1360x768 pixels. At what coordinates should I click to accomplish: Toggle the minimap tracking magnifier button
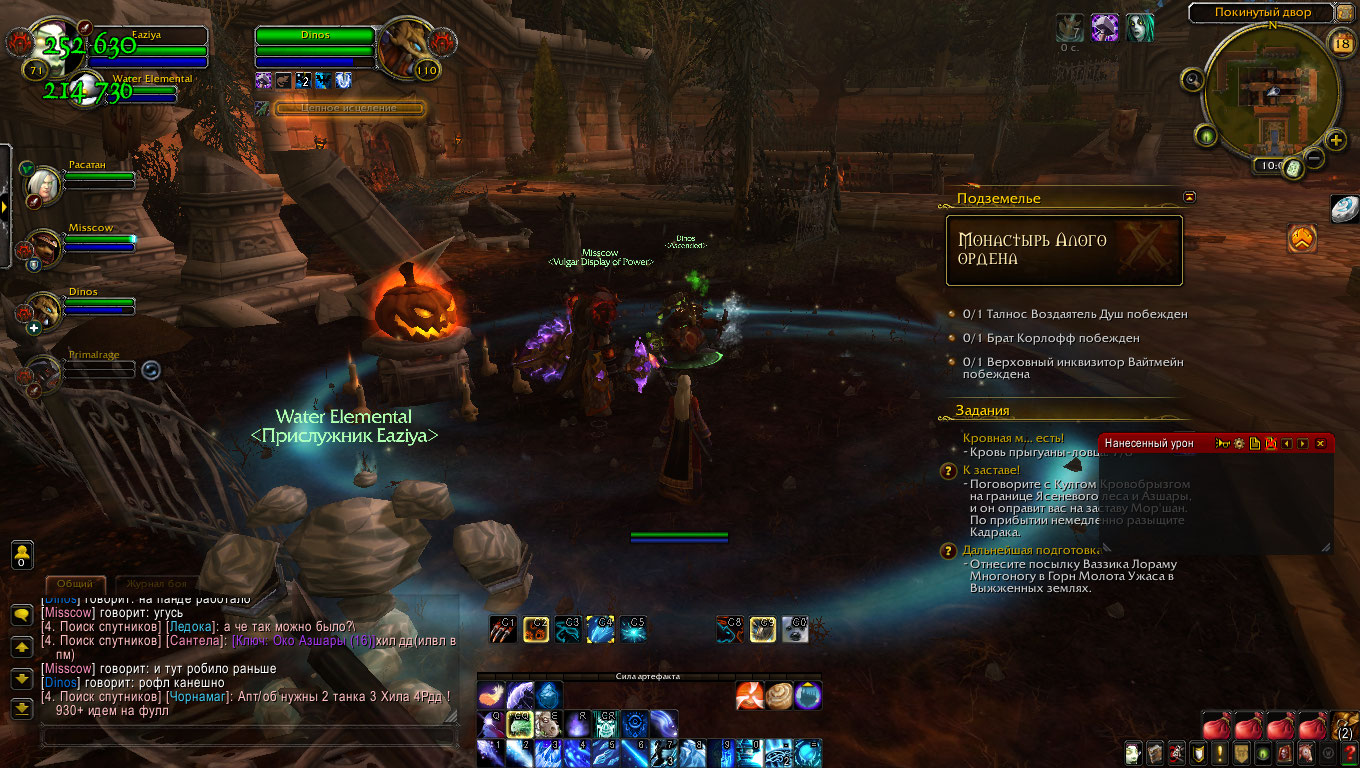point(1192,78)
